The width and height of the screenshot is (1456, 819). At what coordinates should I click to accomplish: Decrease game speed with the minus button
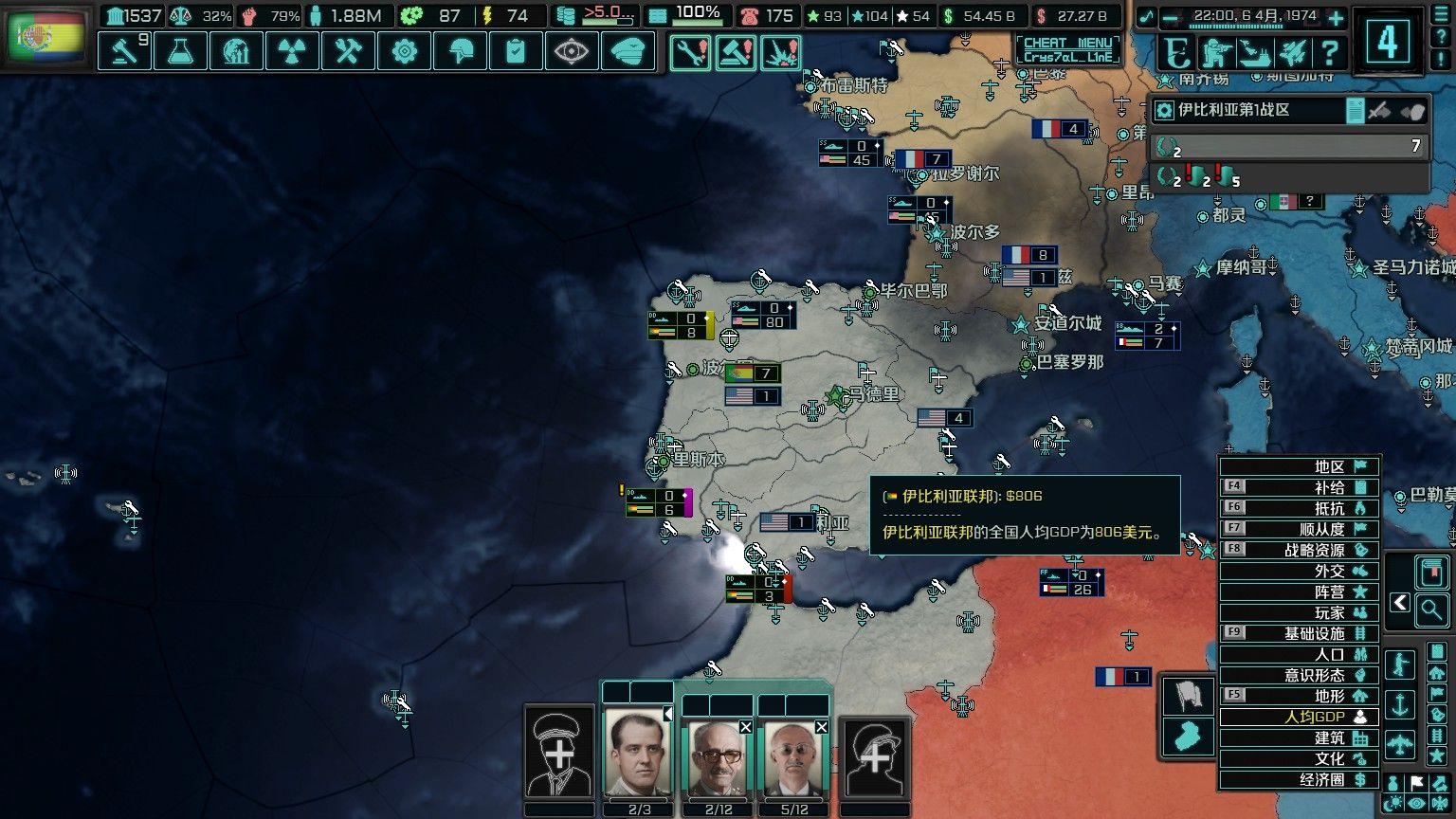1172,17
